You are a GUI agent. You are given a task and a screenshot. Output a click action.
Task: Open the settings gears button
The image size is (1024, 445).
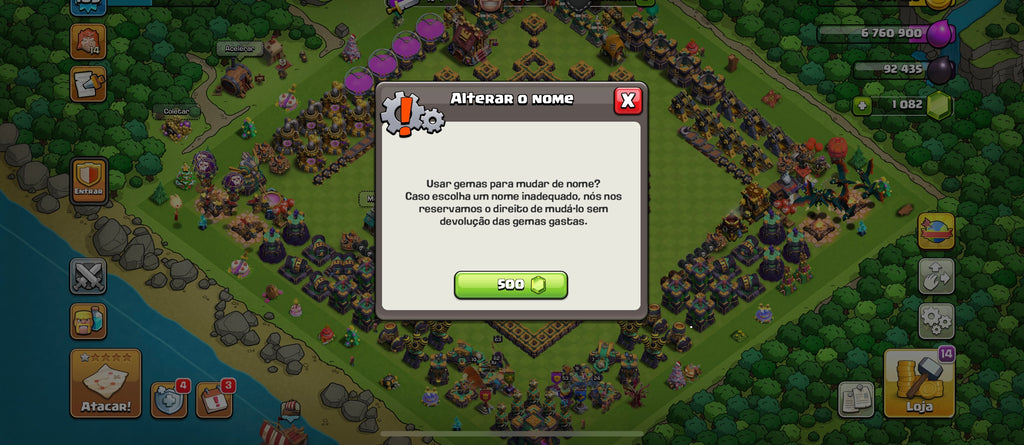coord(936,321)
